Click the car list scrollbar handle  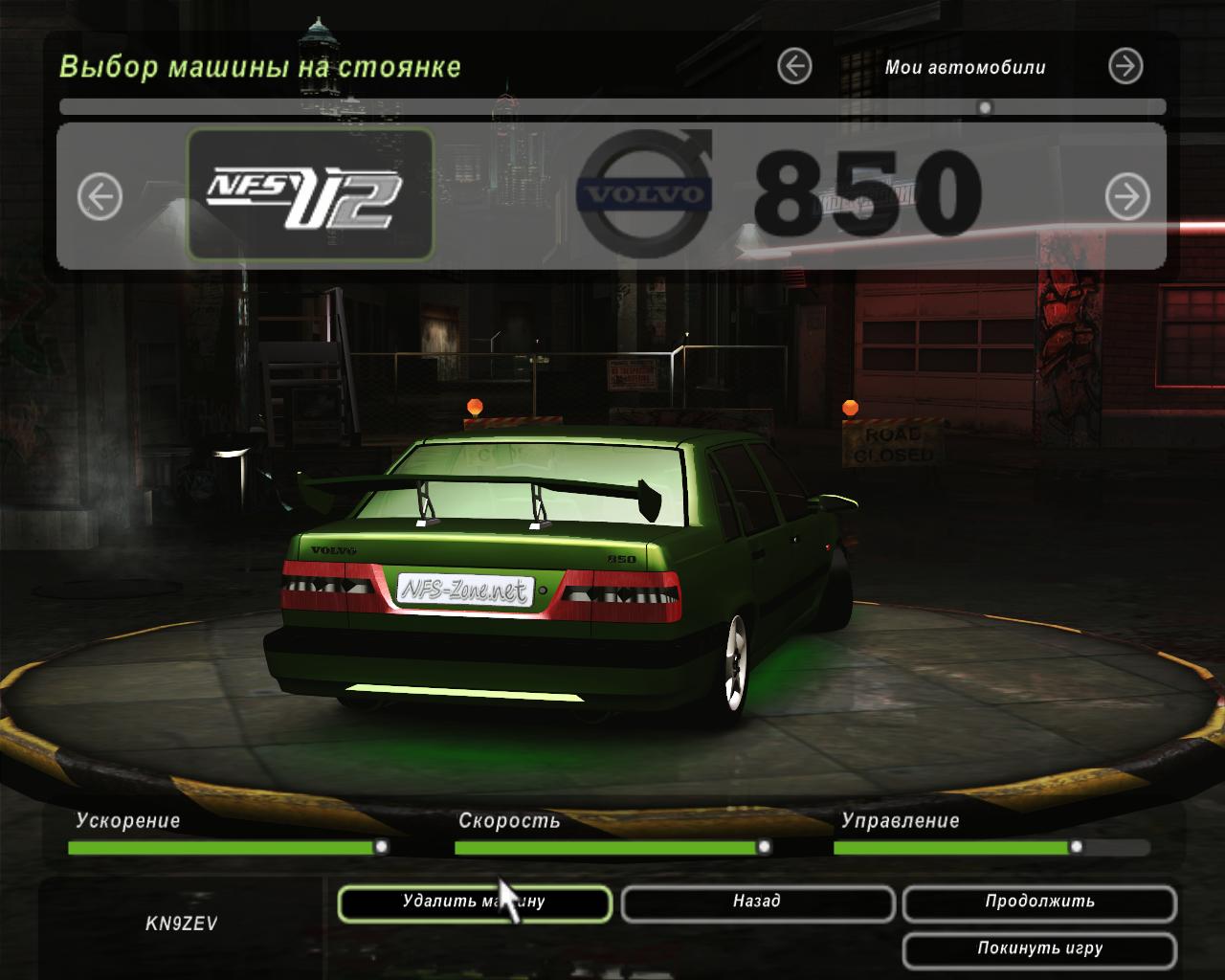985,107
